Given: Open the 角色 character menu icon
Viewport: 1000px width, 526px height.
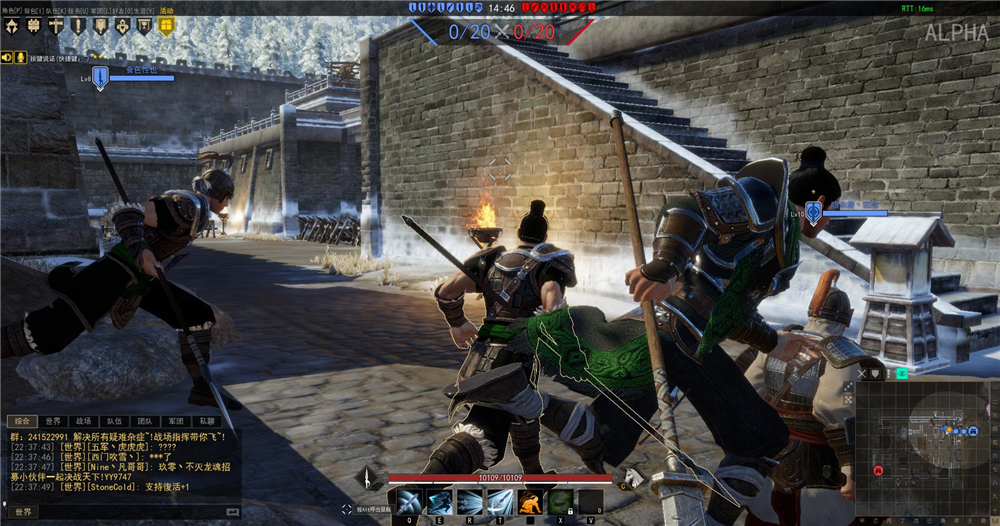Looking at the screenshot, I should click(x=12, y=27).
